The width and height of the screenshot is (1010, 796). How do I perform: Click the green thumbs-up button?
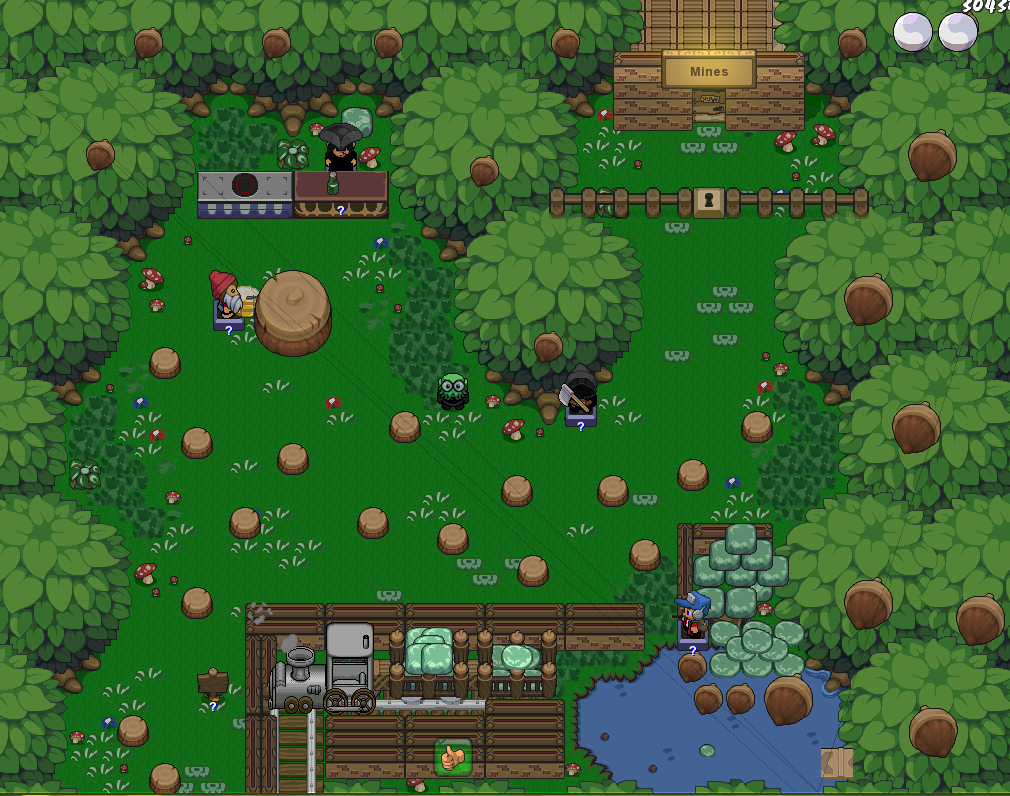(x=452, y=757)
